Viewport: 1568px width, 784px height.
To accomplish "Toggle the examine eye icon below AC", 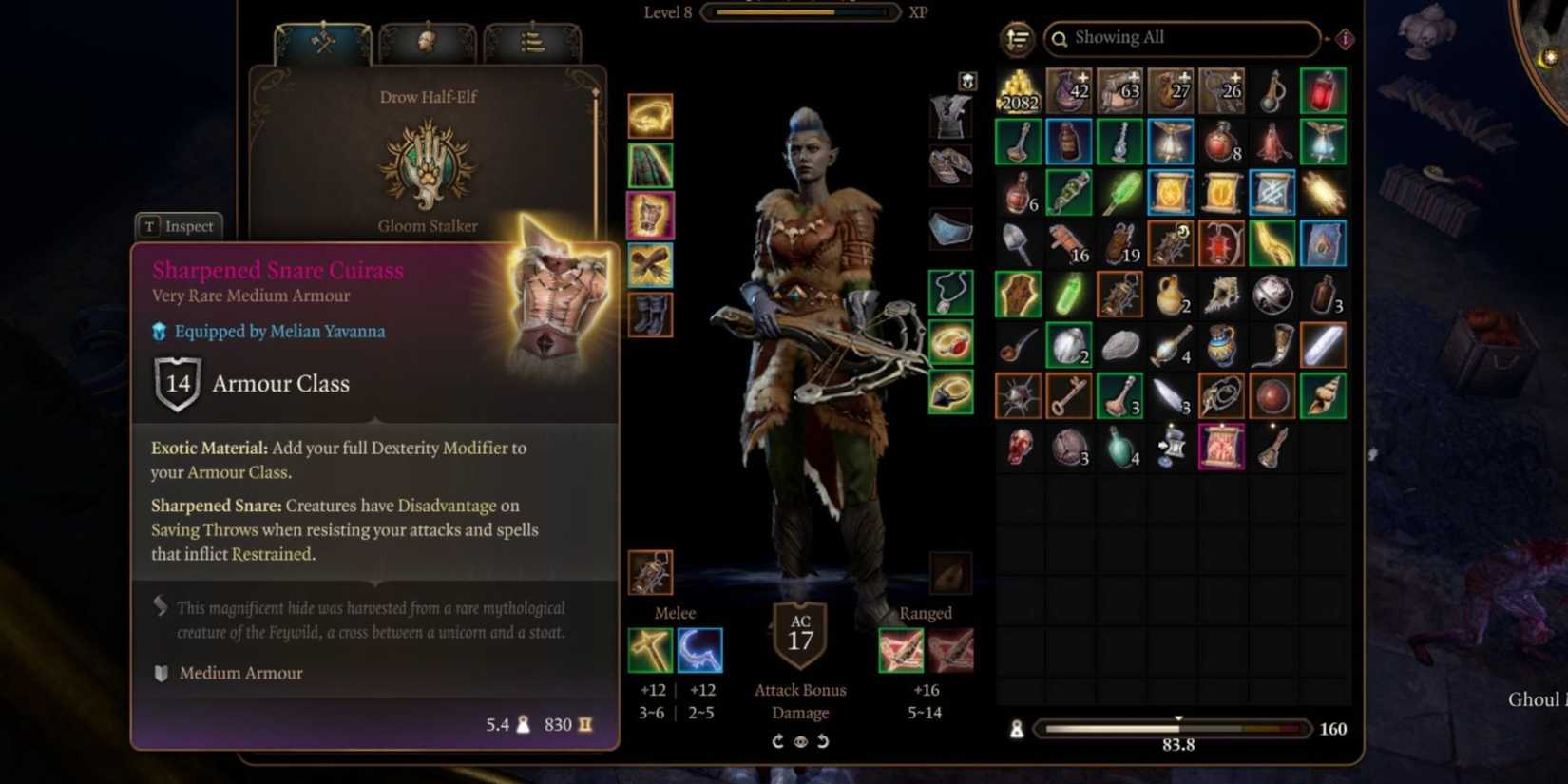I will pyautogui.click(x=799, y=741).
